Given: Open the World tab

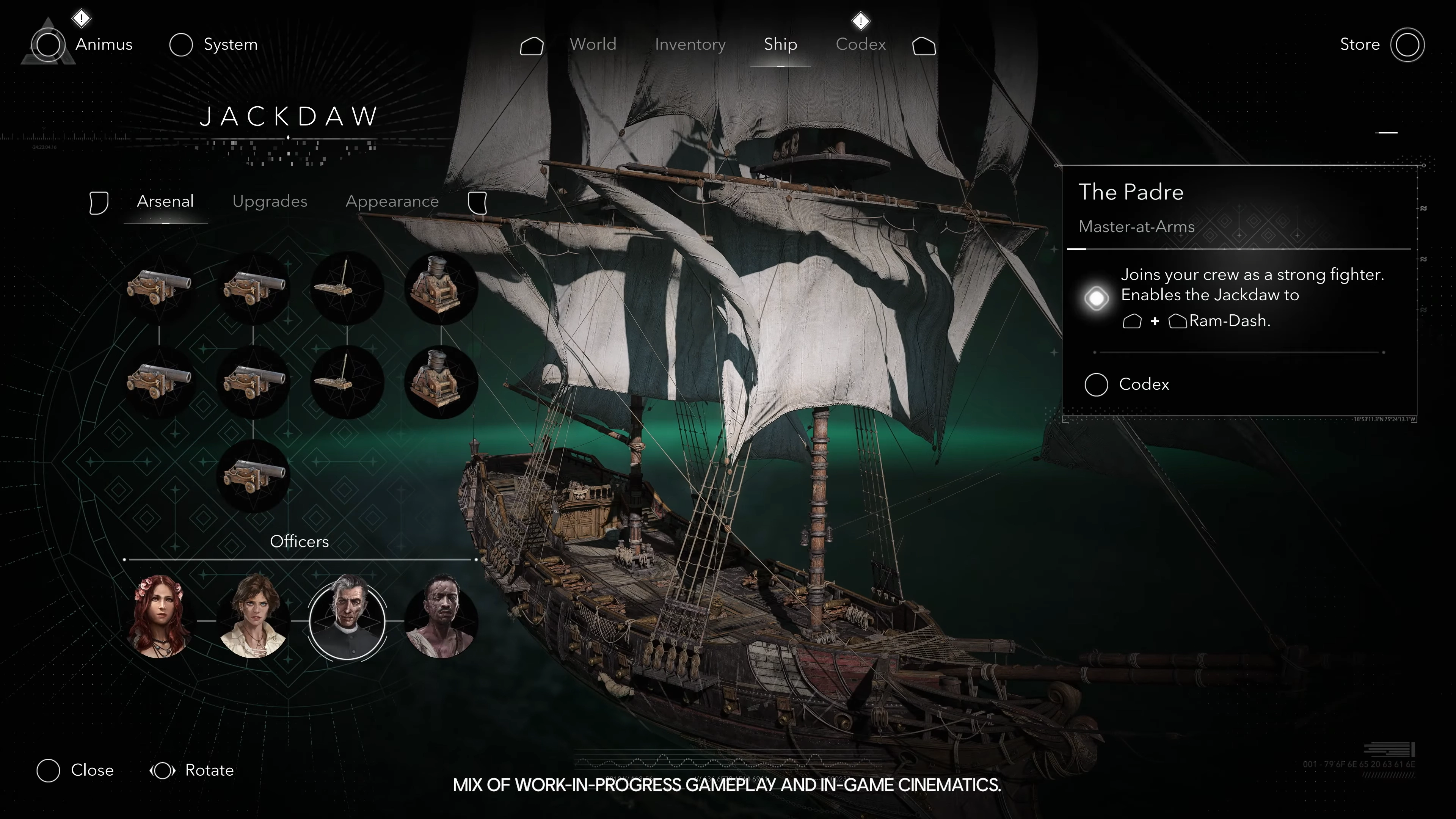Looking at the screenshot, I should (592, 44).
